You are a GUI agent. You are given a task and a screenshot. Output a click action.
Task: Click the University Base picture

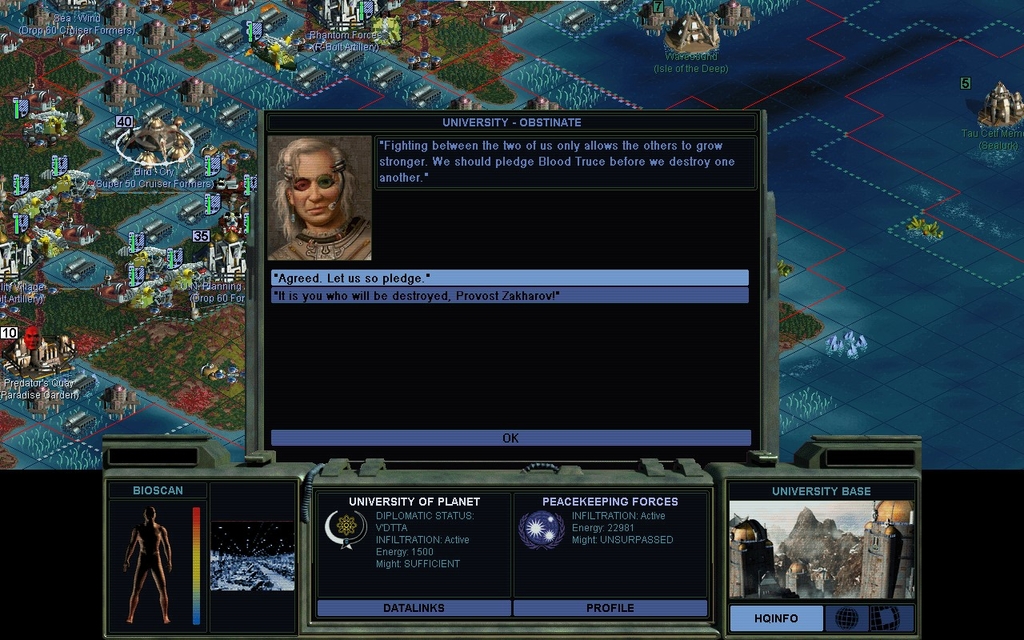tap(820, 549)
